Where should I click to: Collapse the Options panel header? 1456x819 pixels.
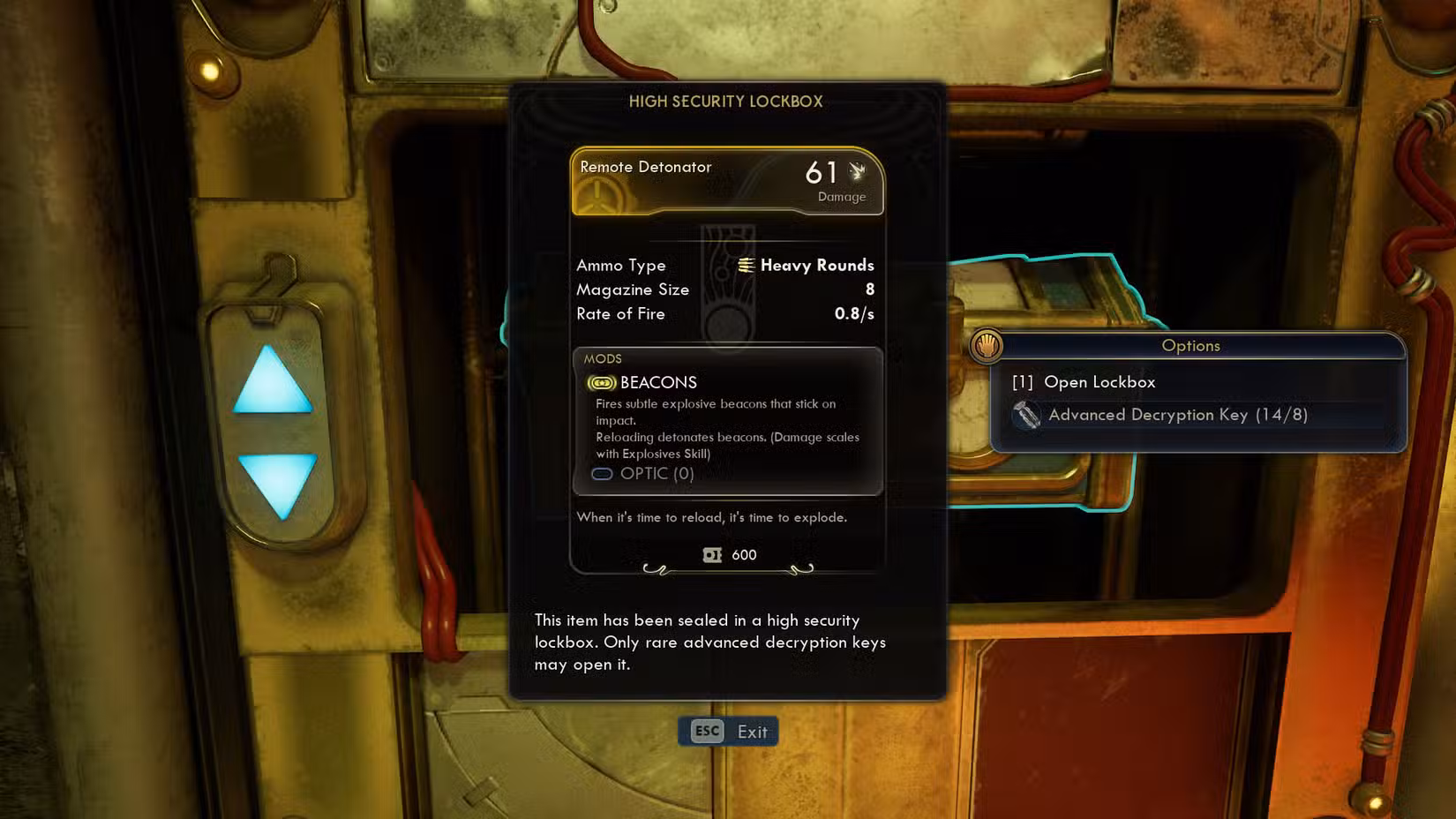(1190, 346)
